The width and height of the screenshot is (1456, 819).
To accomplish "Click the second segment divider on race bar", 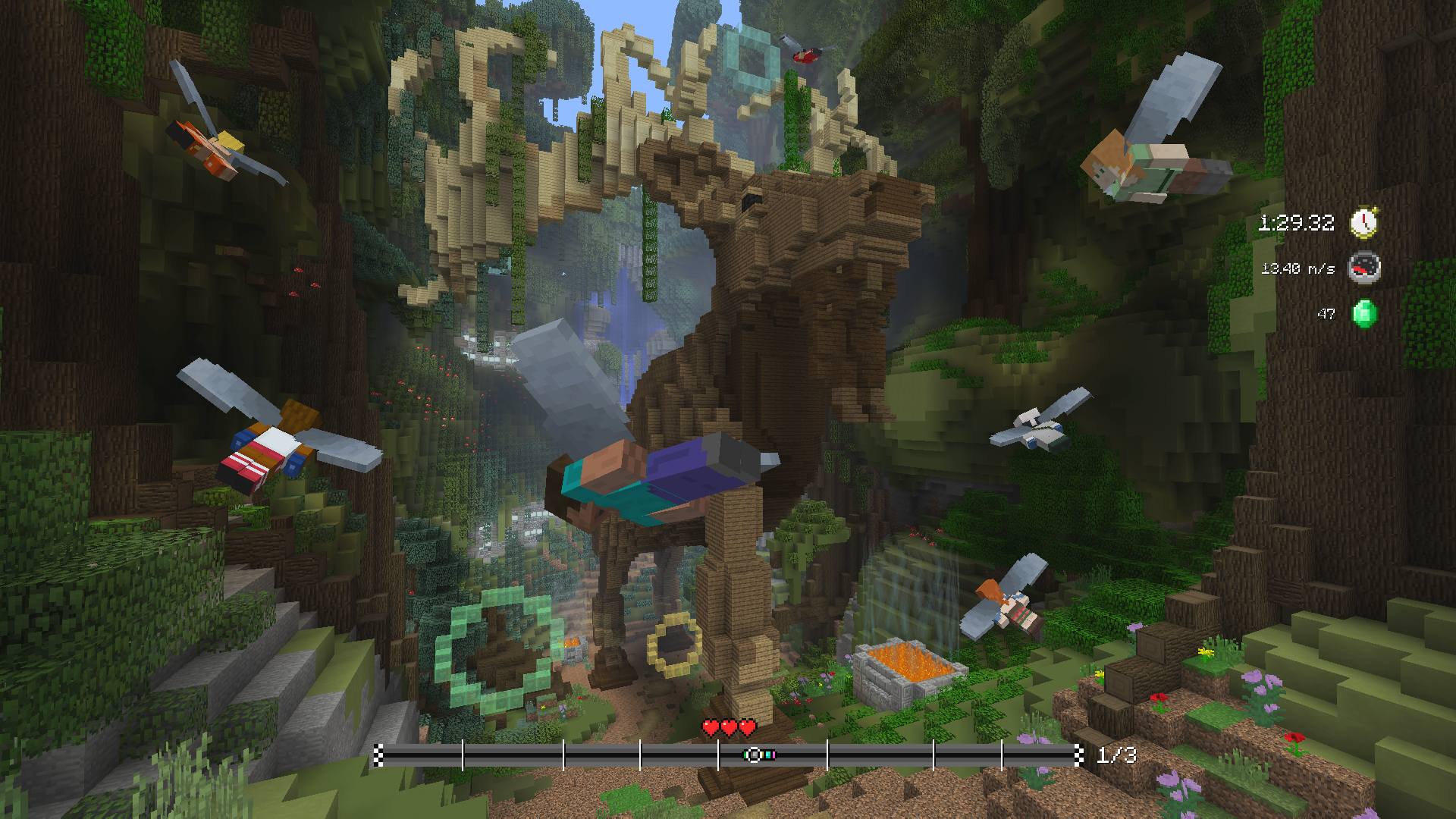I will [565, 757].
